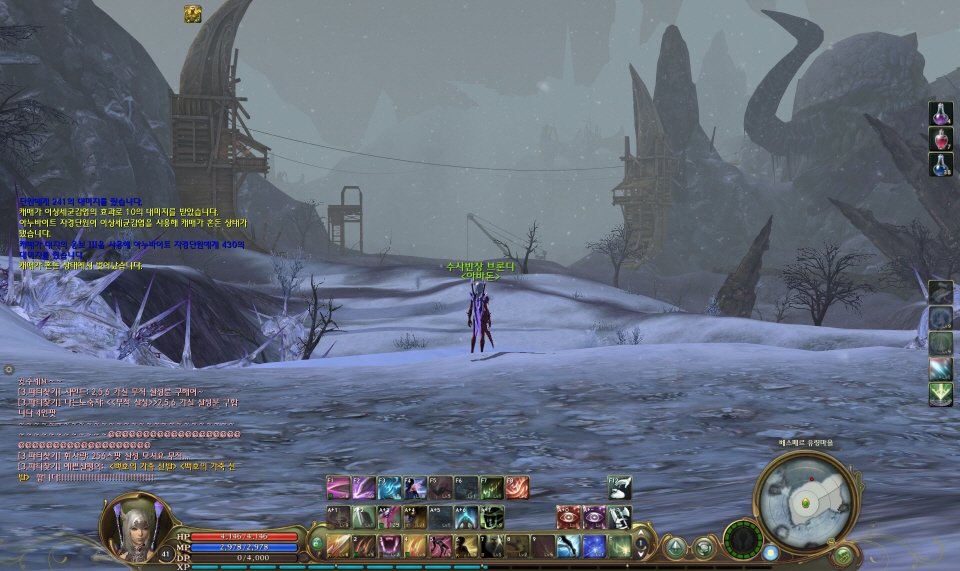Use the F12 white hand skill
This screenshot has height=571, width=960.
point(619,487)
